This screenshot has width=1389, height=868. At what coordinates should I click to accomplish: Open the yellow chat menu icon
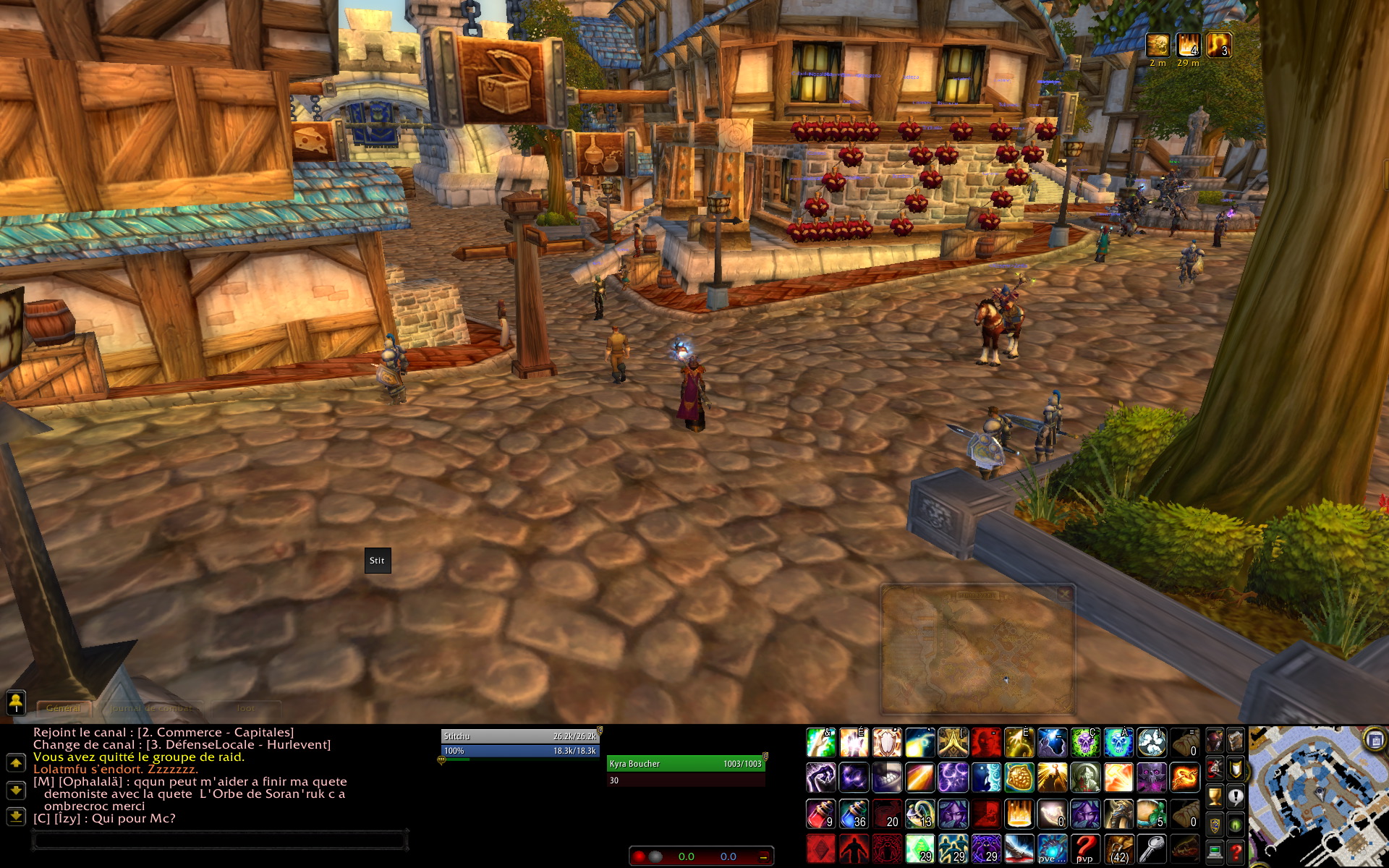16,701
